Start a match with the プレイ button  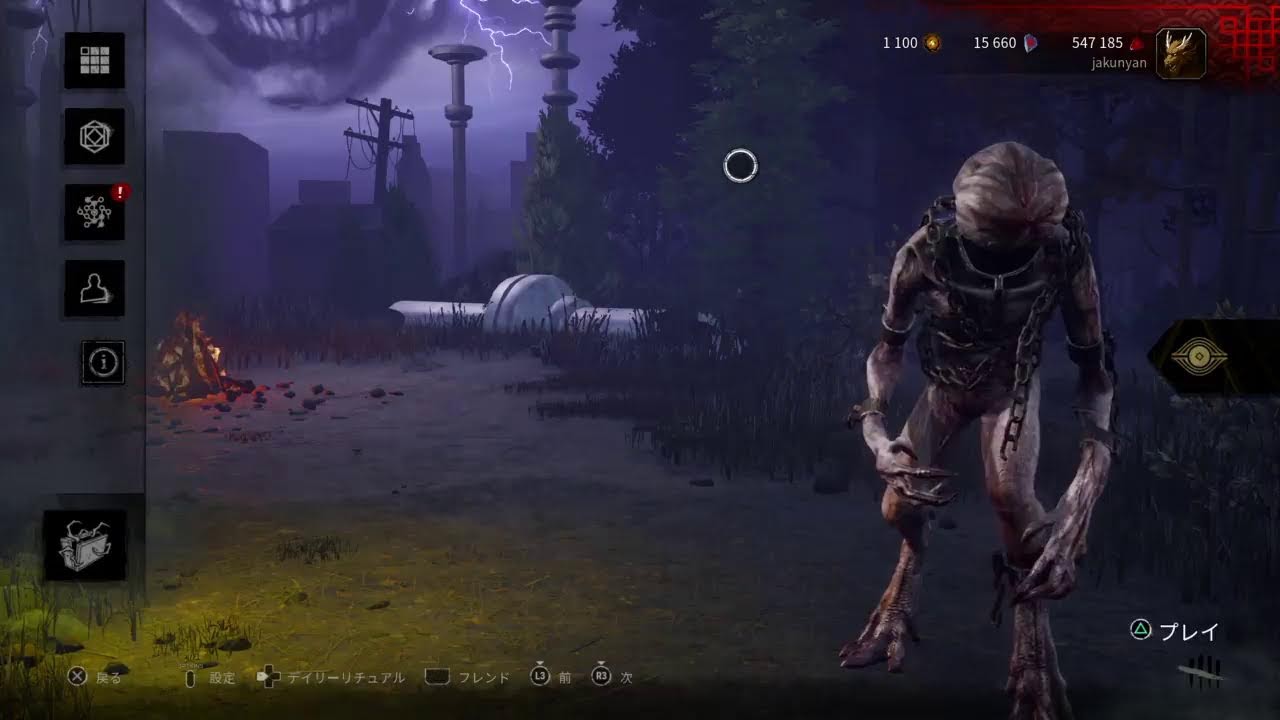(1176, 631)
